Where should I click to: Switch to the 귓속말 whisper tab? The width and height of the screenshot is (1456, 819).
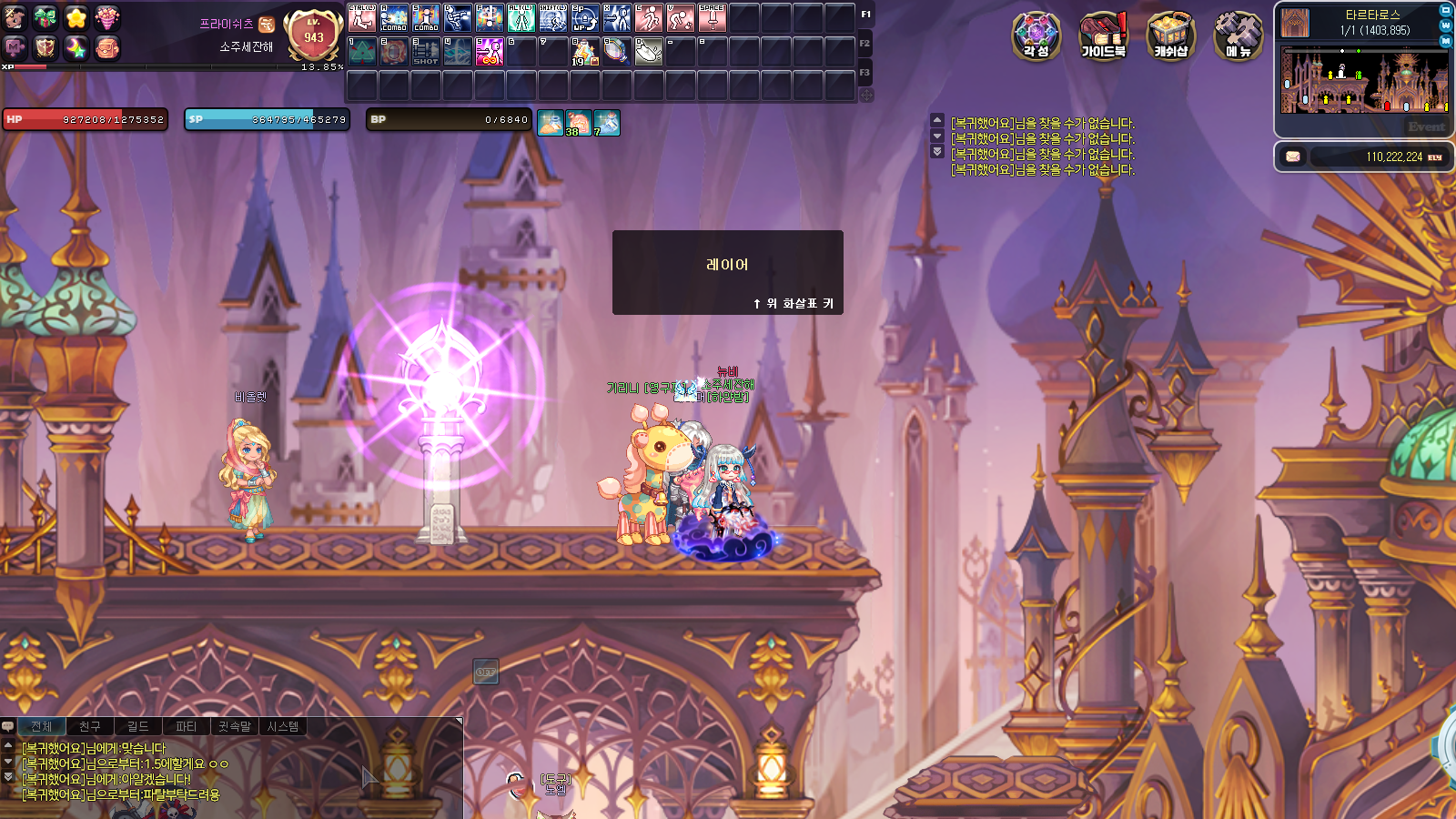tap(235, 726)
